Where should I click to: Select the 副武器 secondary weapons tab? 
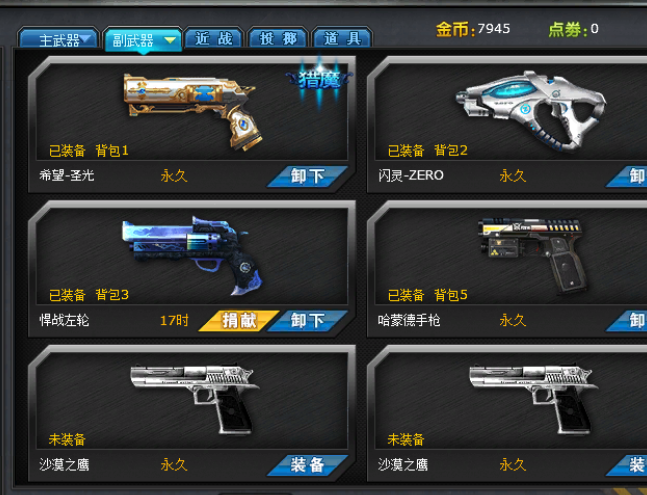point(141,39)
